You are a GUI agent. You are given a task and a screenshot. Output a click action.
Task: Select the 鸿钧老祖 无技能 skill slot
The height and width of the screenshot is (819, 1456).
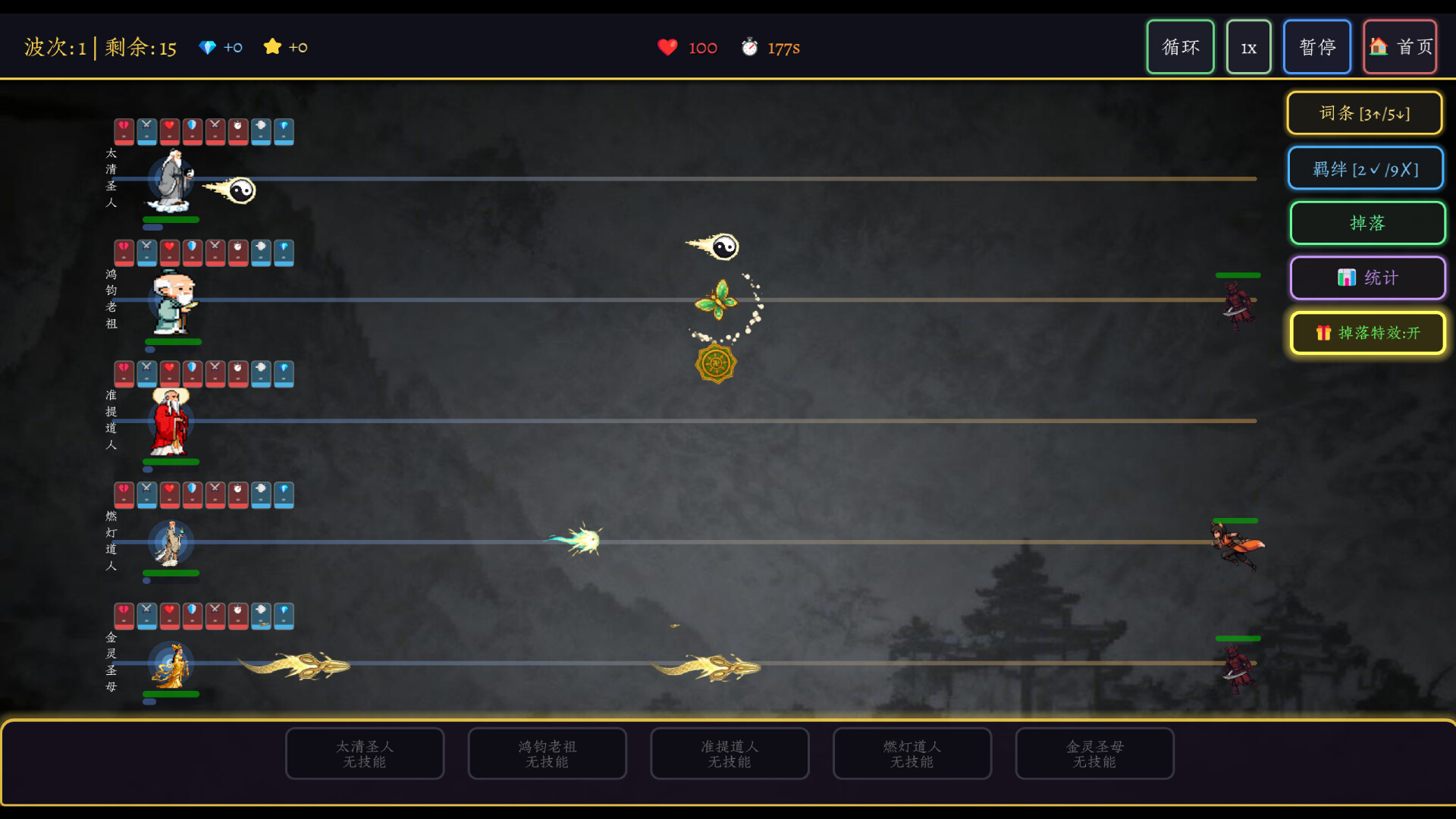(547, 753)
